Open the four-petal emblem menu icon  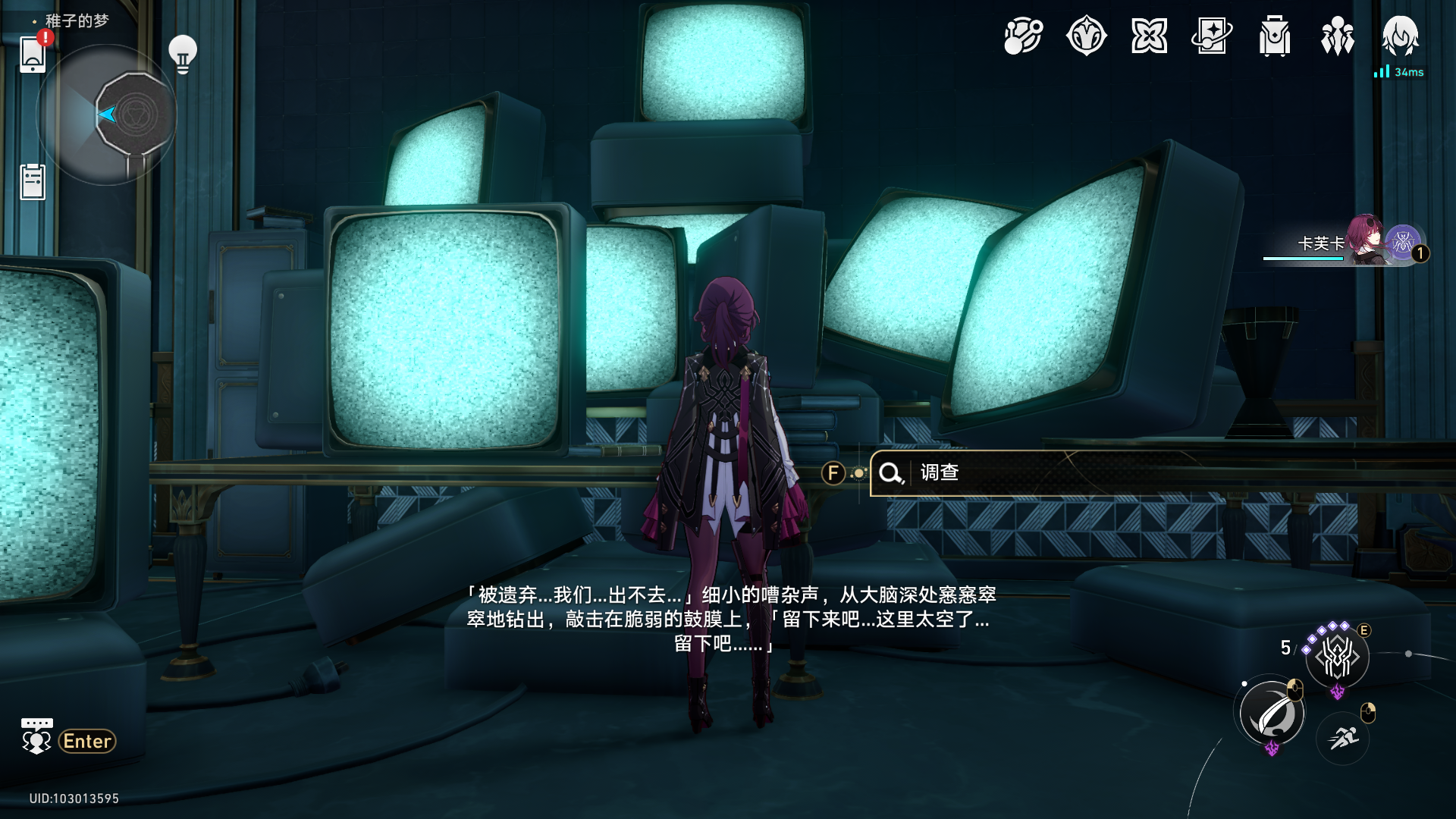tap(1150, 34)
